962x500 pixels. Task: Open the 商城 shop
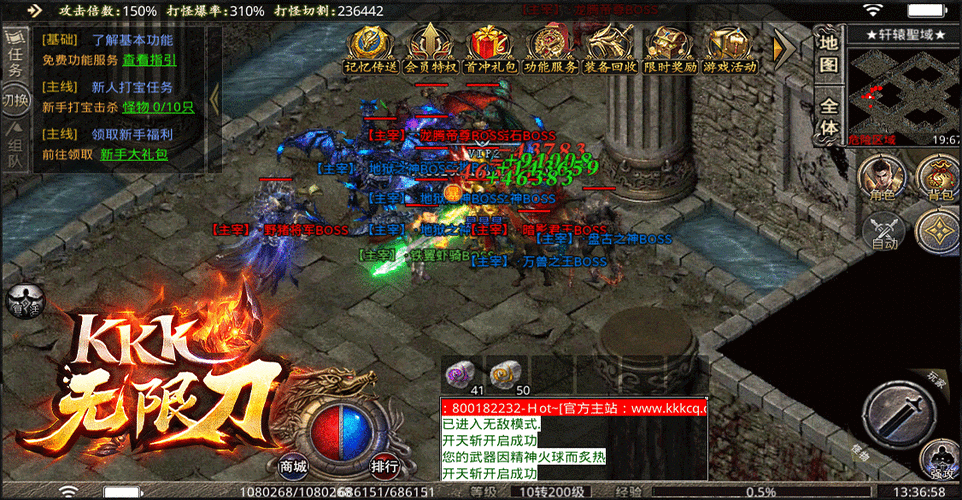(293, 467)
